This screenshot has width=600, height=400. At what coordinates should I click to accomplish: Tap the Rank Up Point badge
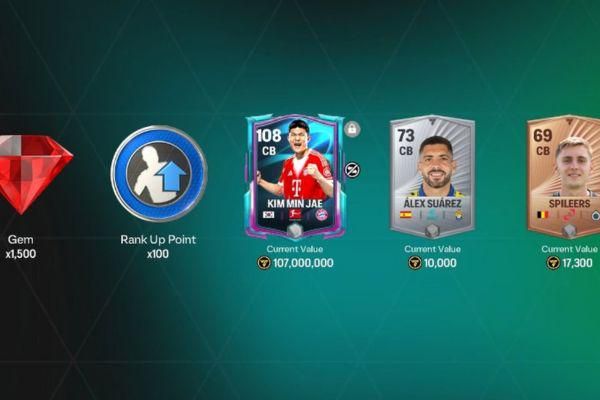(159, 173)
